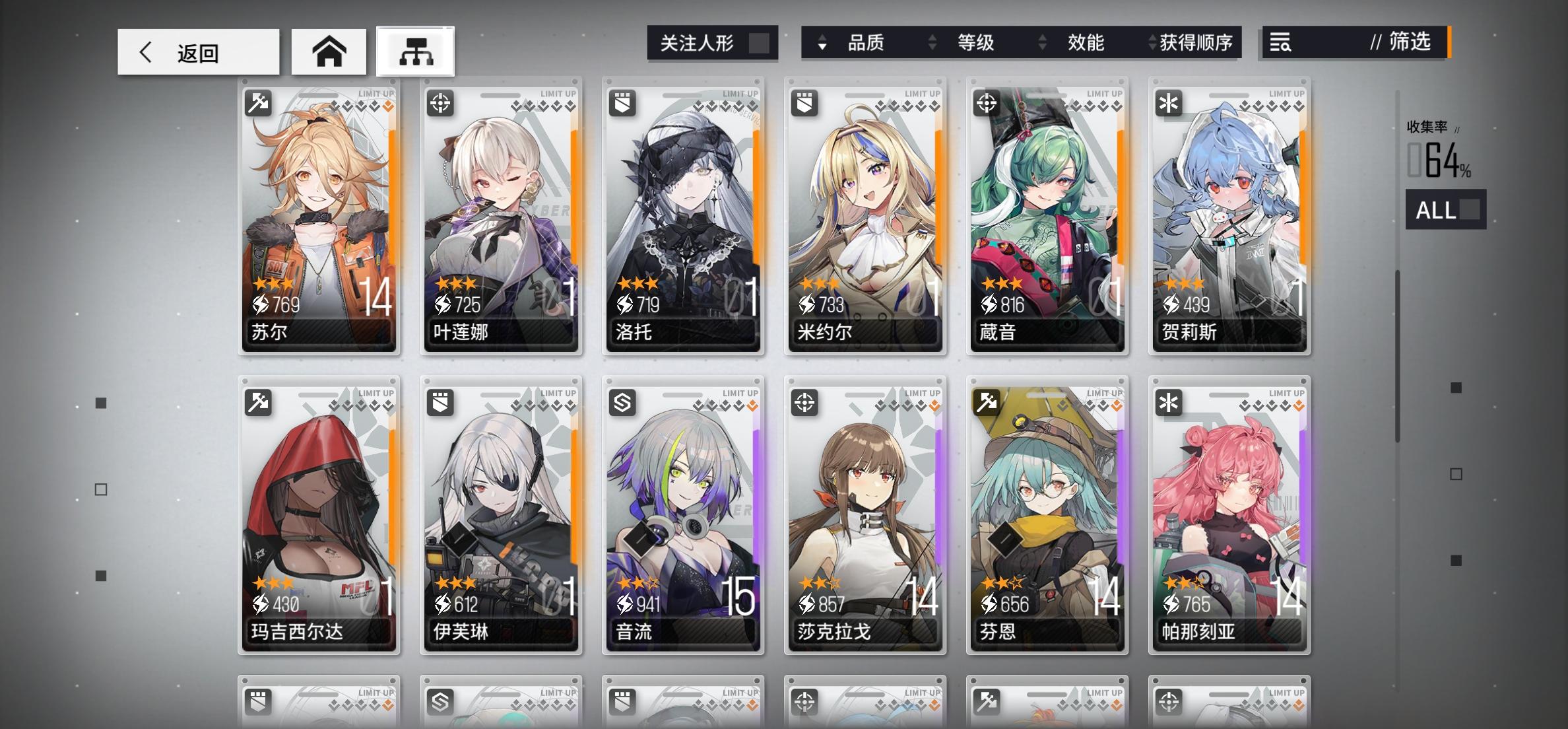Select the specialist icon on 音流's card
The height and width of the screenshot is (729, 1568).
click(x=622, y=401)
